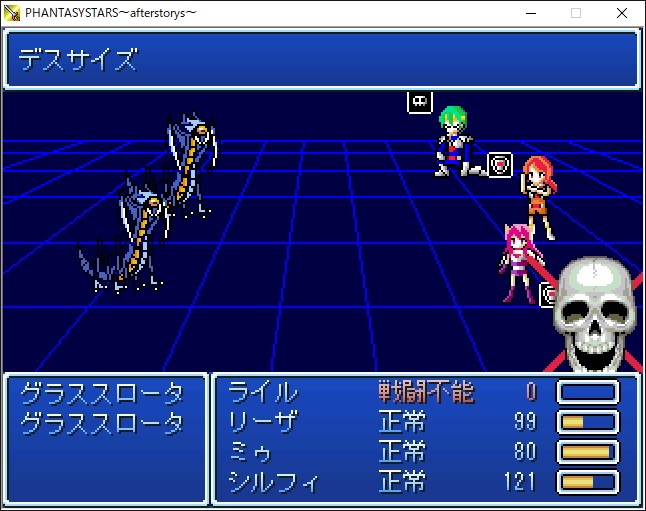This screenshot has height=511, width=646.
Task: Minimize the game window
Action: (x=530, y=13)
